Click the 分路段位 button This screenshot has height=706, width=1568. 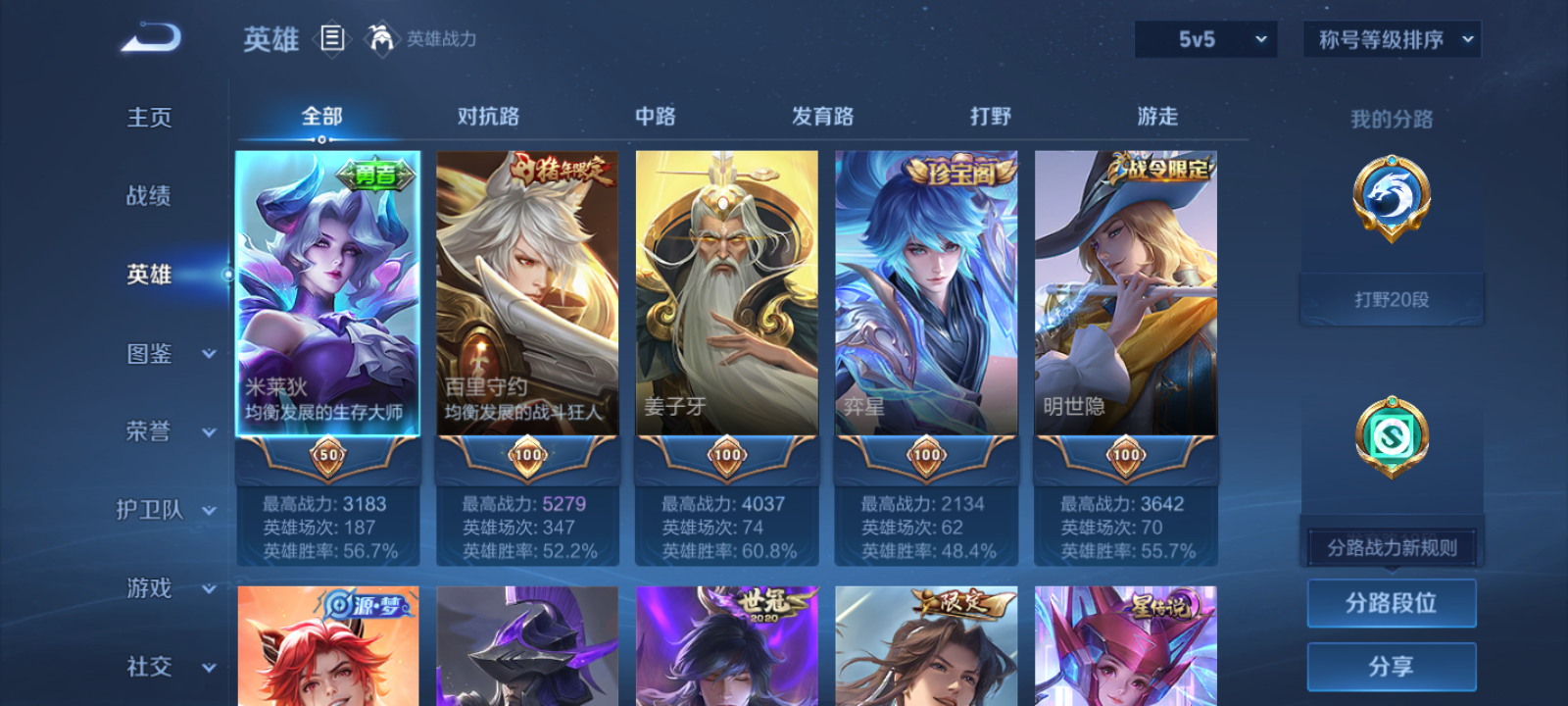pyautogui.click(x=1392, y=603)
